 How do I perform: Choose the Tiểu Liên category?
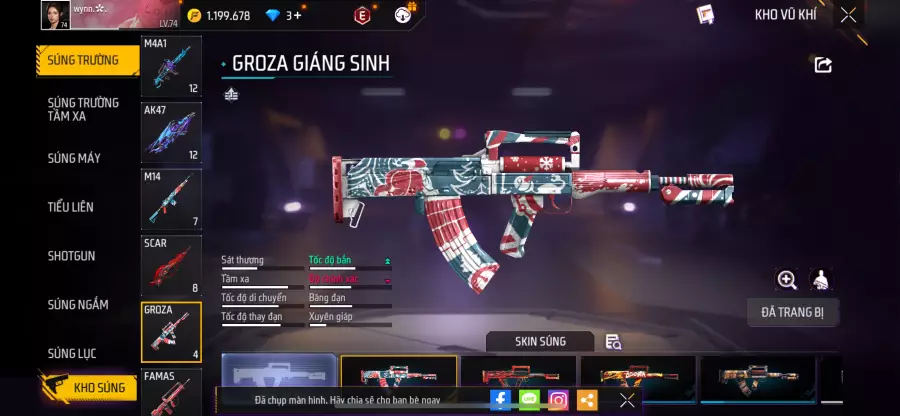pyautogui.click(x=70, y=207)
